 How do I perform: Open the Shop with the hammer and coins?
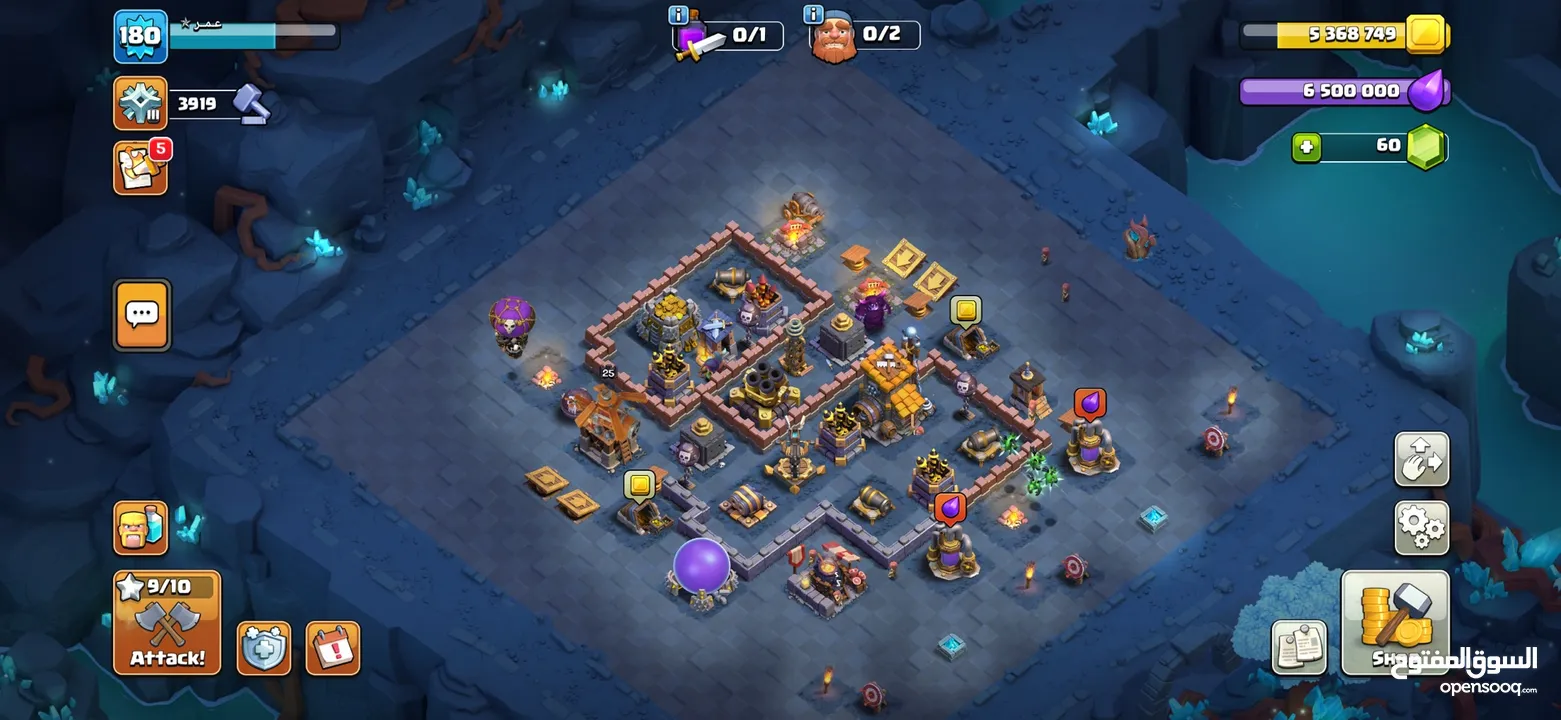1394,622
